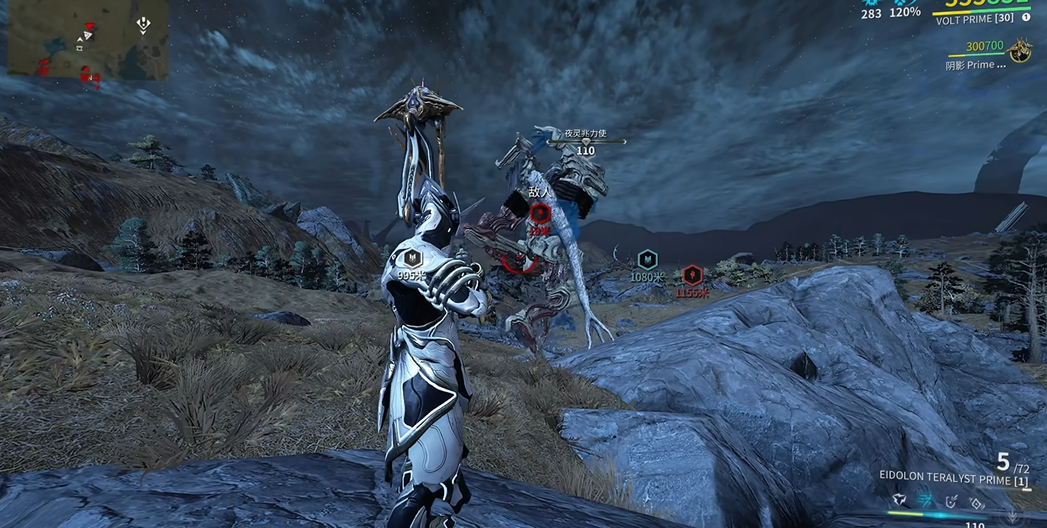
Task: Activate the glowing blue Speed ability
Action: click(926, 500)
